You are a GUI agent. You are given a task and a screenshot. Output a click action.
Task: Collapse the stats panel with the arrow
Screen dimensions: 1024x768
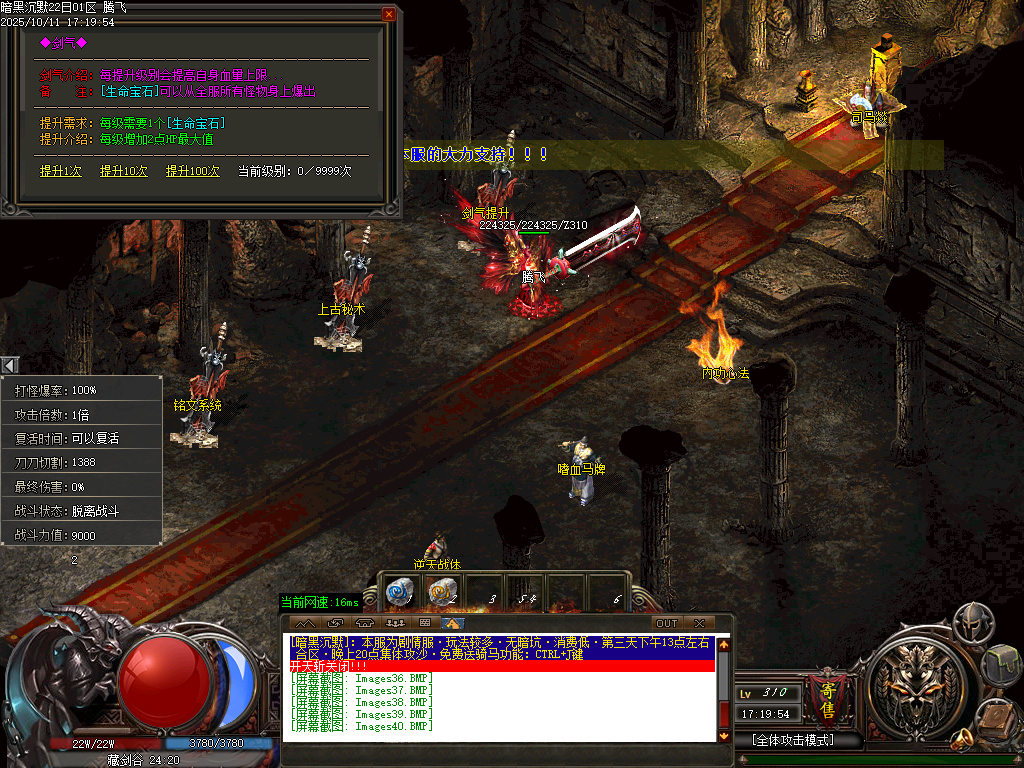coord(9,366)
